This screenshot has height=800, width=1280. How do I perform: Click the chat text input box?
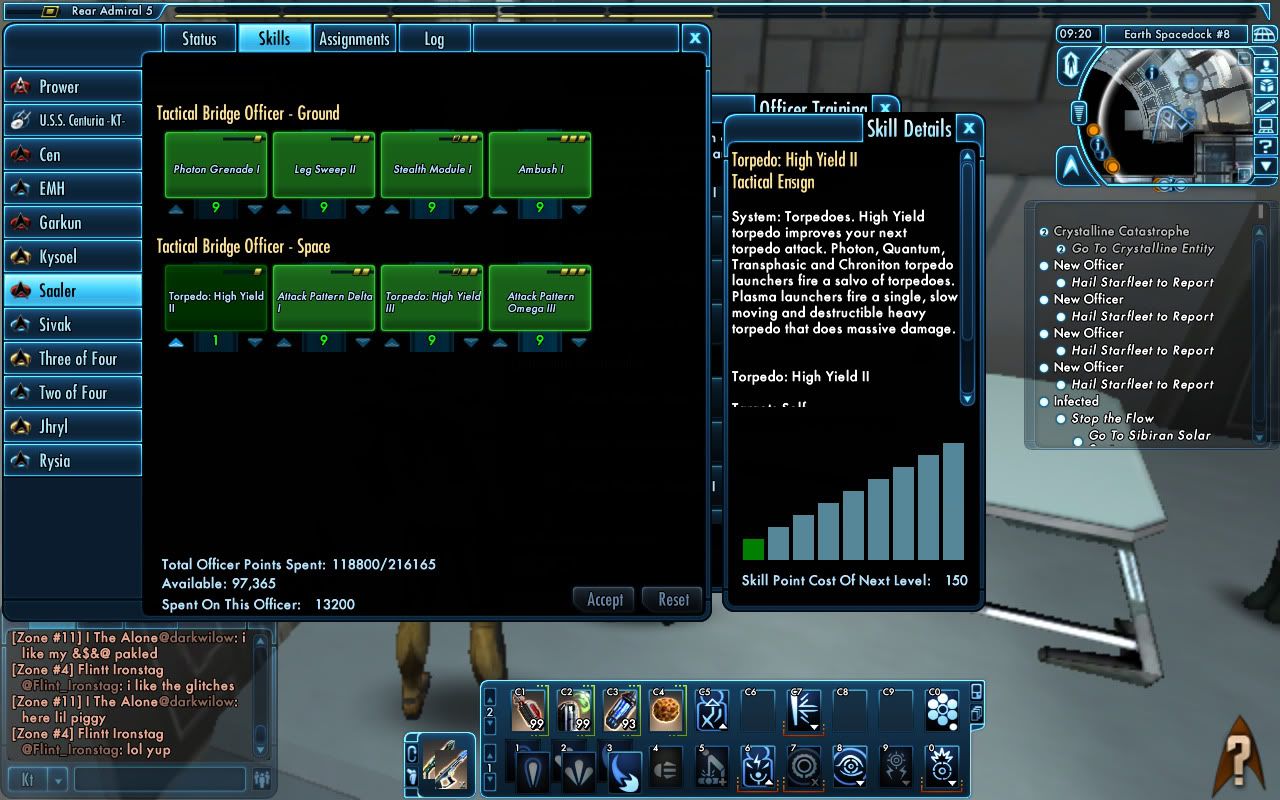[160, 779]
